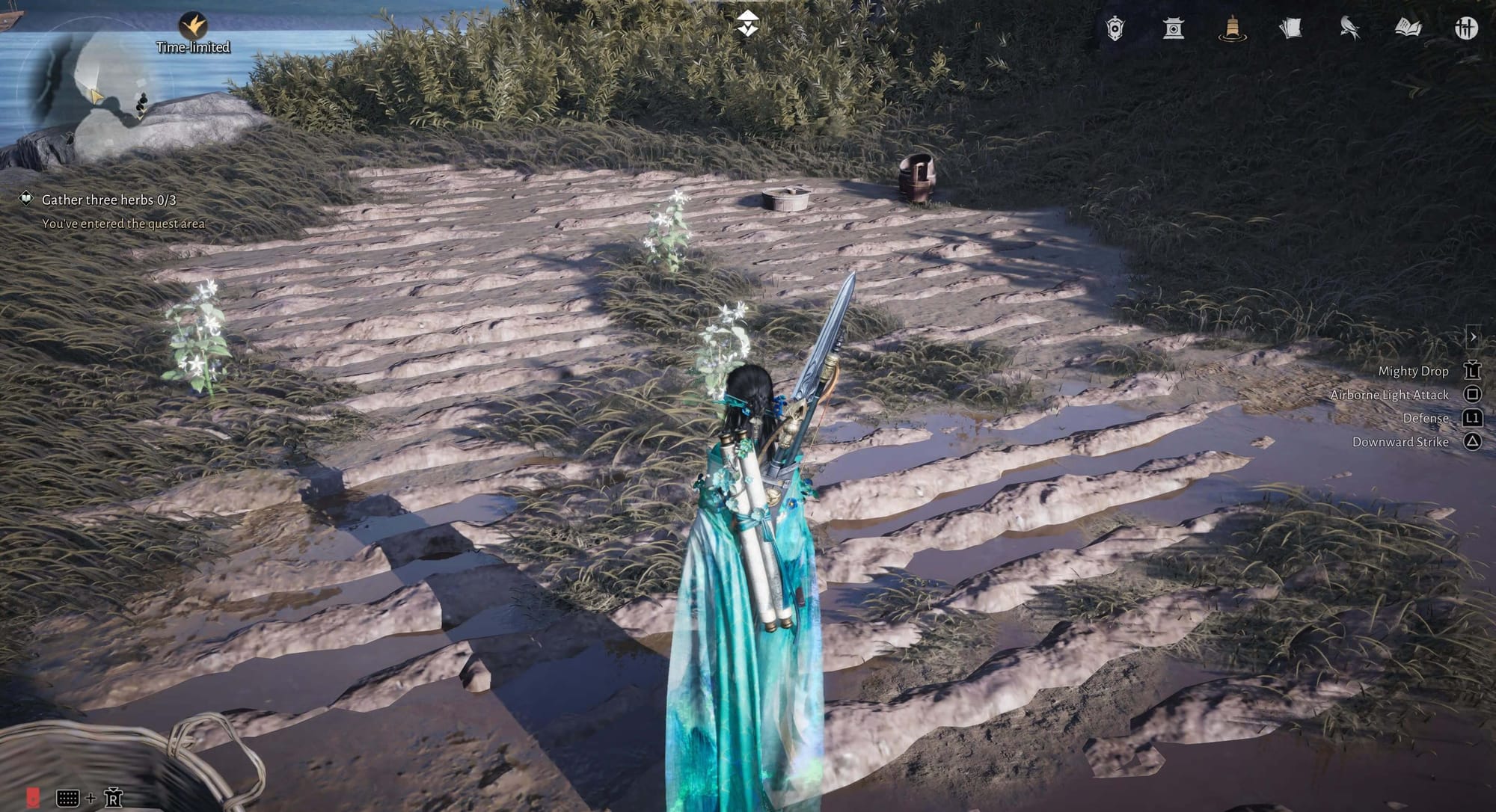Collapse the skill hints arrow

click(1473, 336)
